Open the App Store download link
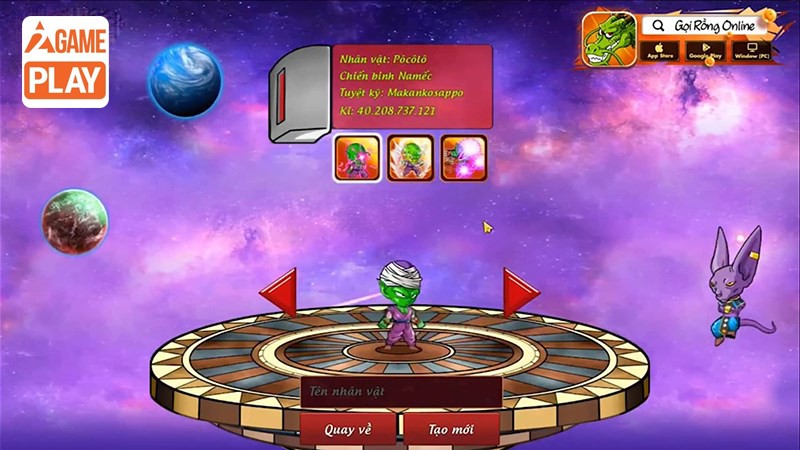800x450 pixels. point(661,50)
